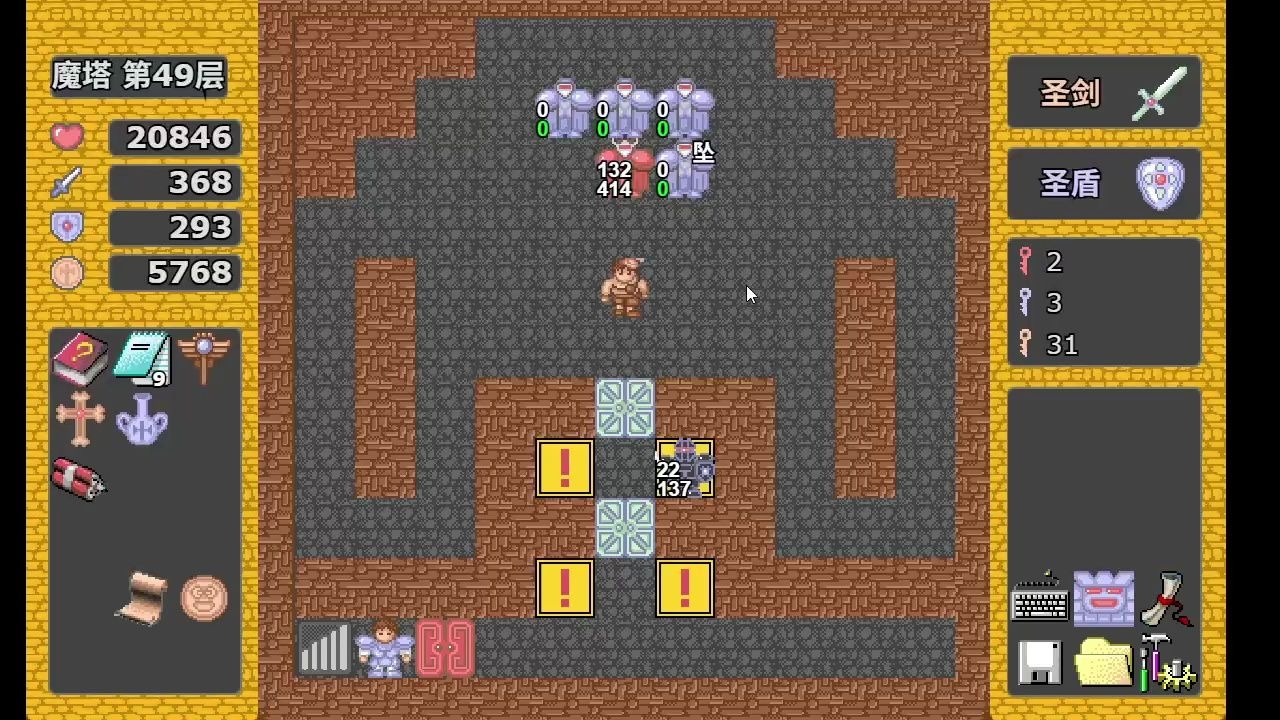Image resolution: width=1280 pixels, height=720 pixels.
Task: Select the ornate cross item
Action: pyautogui.click(x=80, y=418)
